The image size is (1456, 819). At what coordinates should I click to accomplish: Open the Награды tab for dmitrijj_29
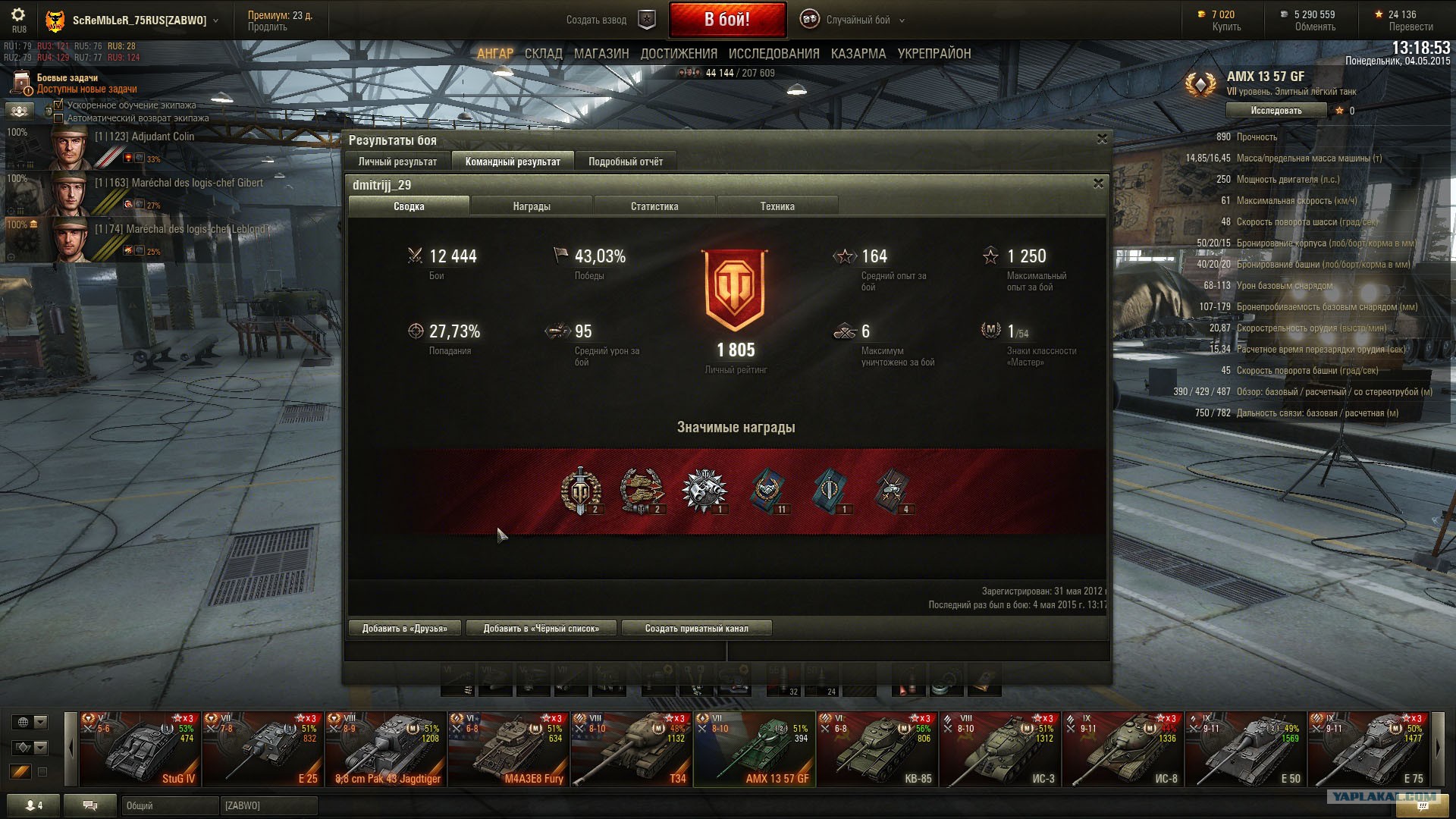tap(532, 206)
